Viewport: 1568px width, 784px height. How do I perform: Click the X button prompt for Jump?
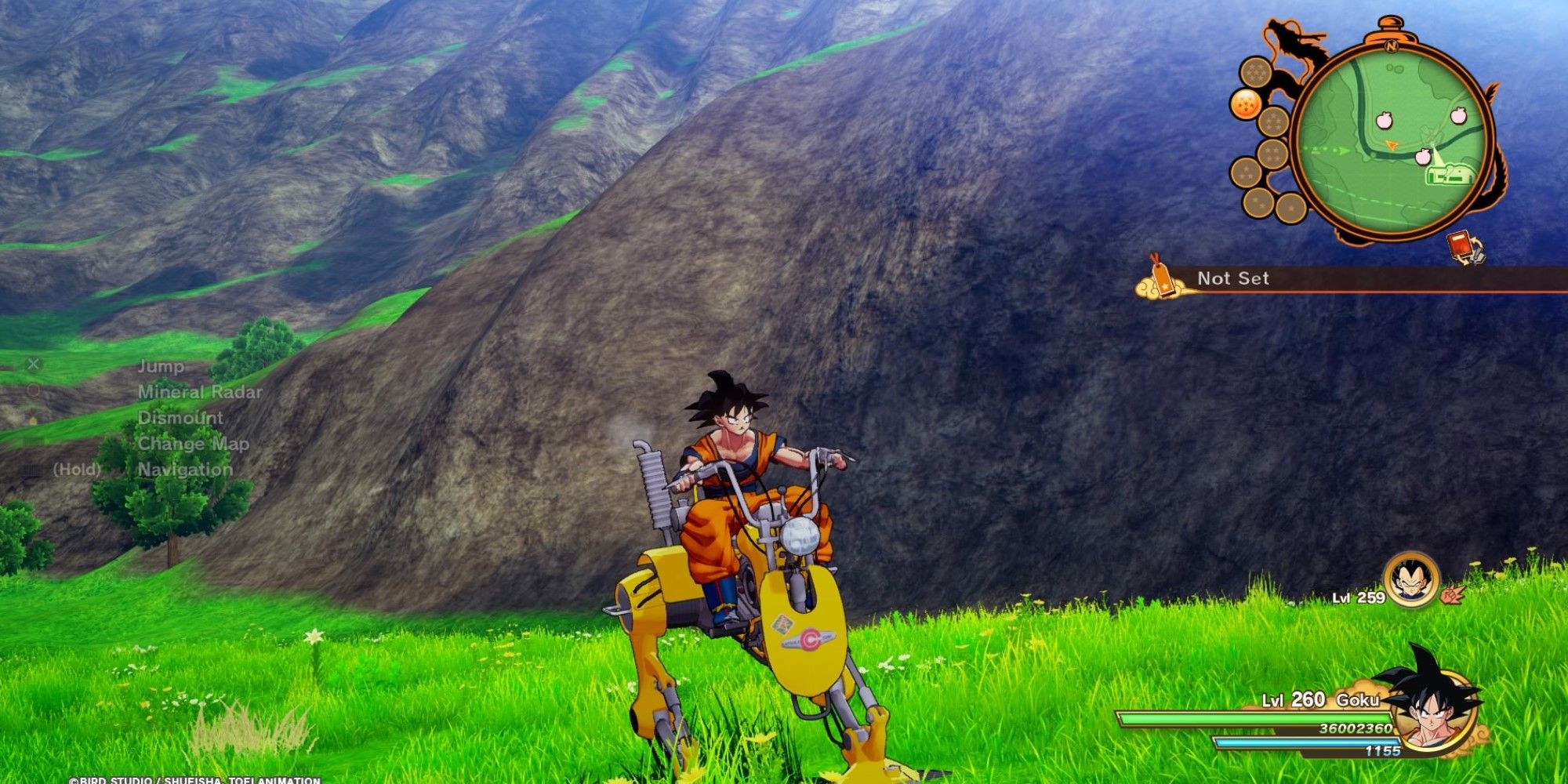click(x=34, y=365)
